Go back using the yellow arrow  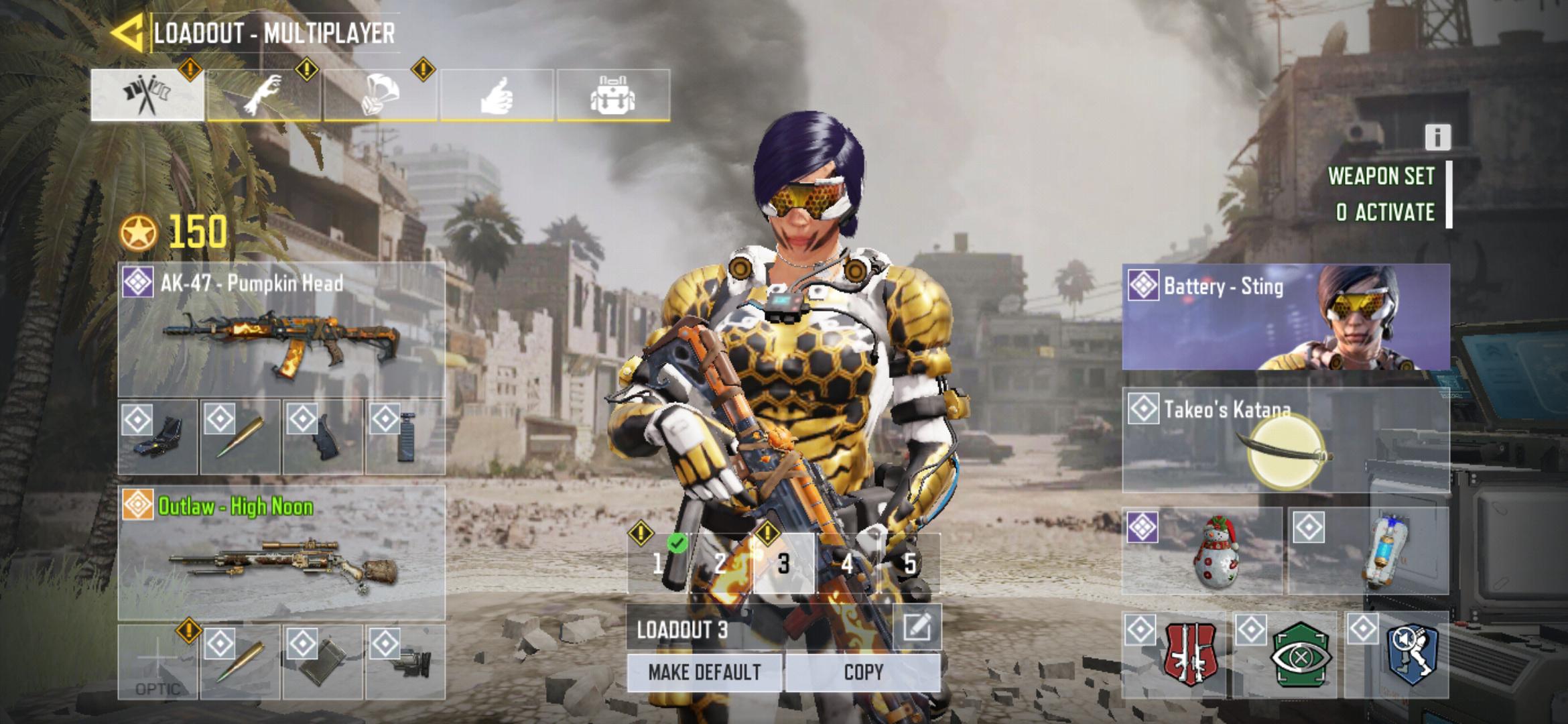pos(127,33)
